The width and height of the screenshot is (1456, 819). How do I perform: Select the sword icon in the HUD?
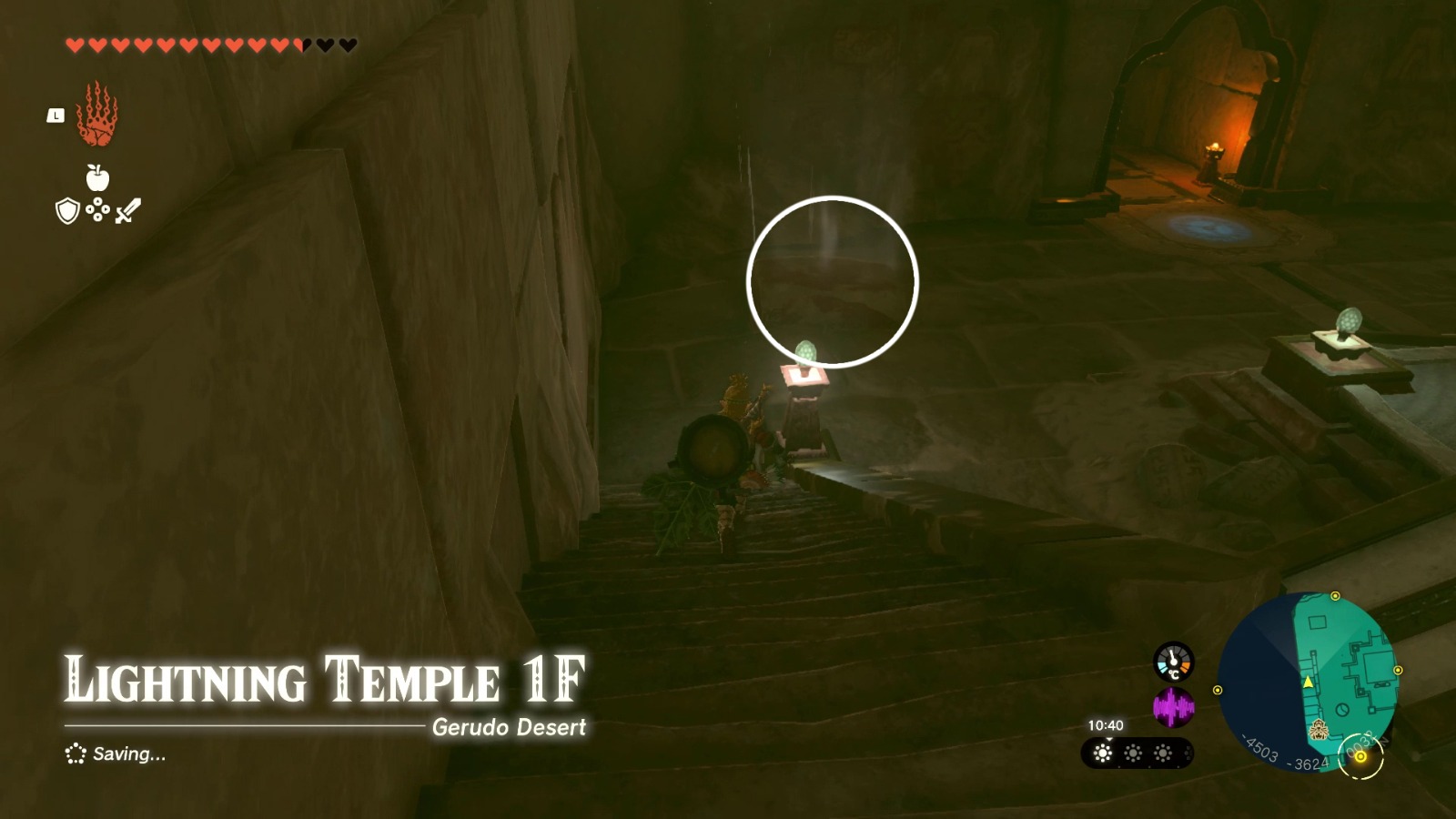tap(127, 210)
